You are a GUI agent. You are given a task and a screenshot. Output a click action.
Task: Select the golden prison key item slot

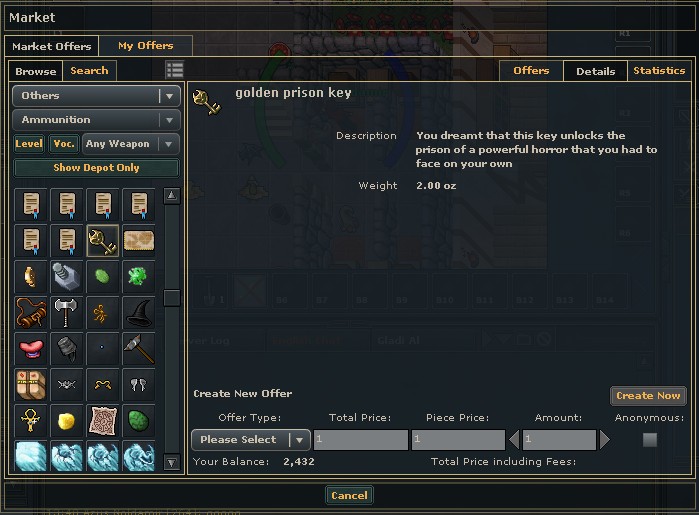[x=102, y=240]
